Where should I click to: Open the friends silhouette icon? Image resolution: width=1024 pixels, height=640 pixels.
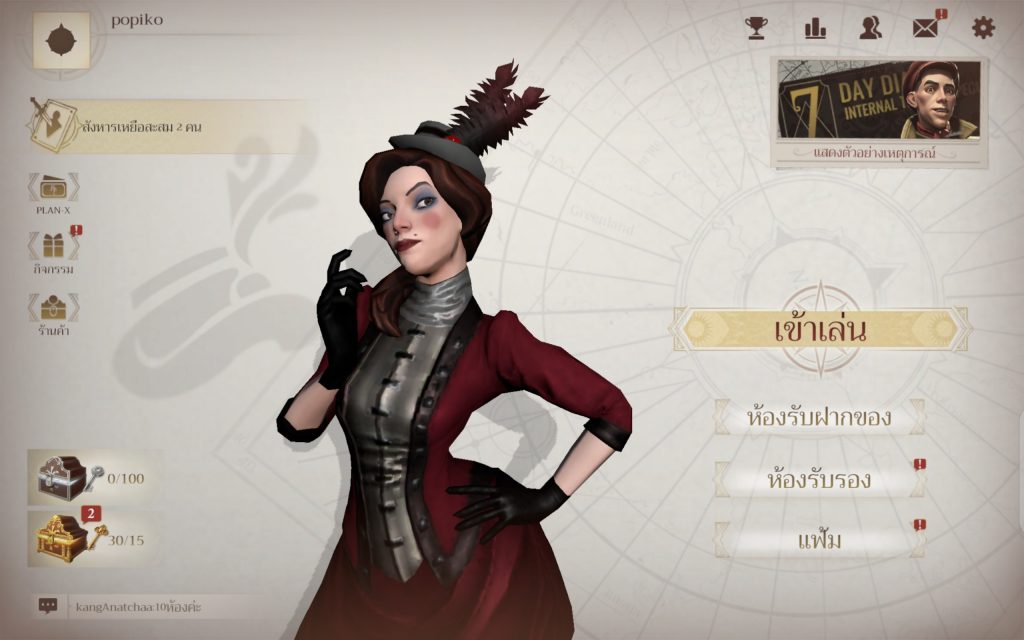pos(870,28)
